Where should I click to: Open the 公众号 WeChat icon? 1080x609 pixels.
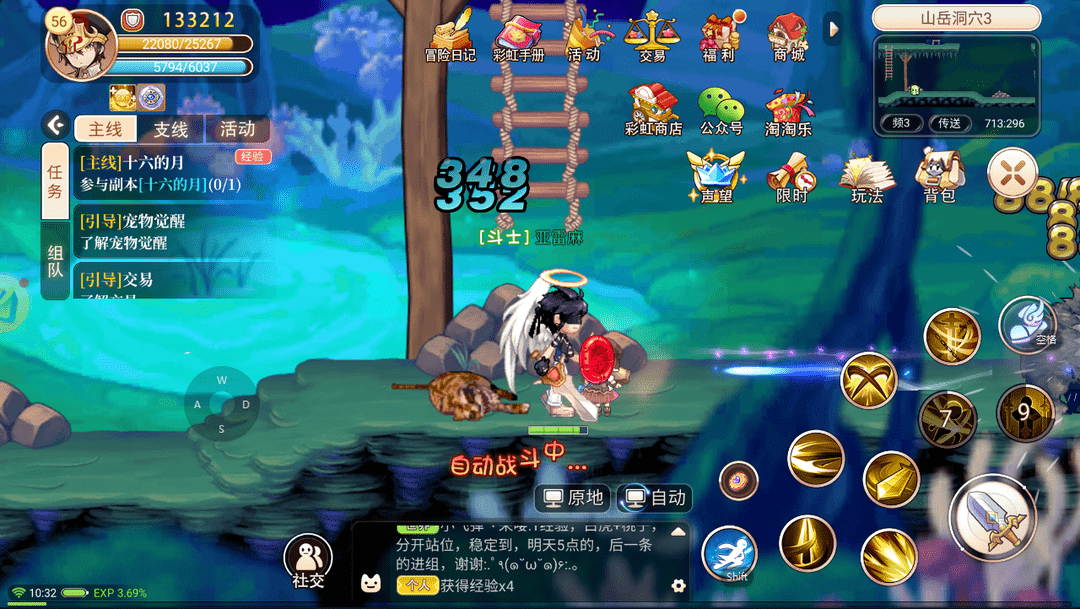[721, 108]
